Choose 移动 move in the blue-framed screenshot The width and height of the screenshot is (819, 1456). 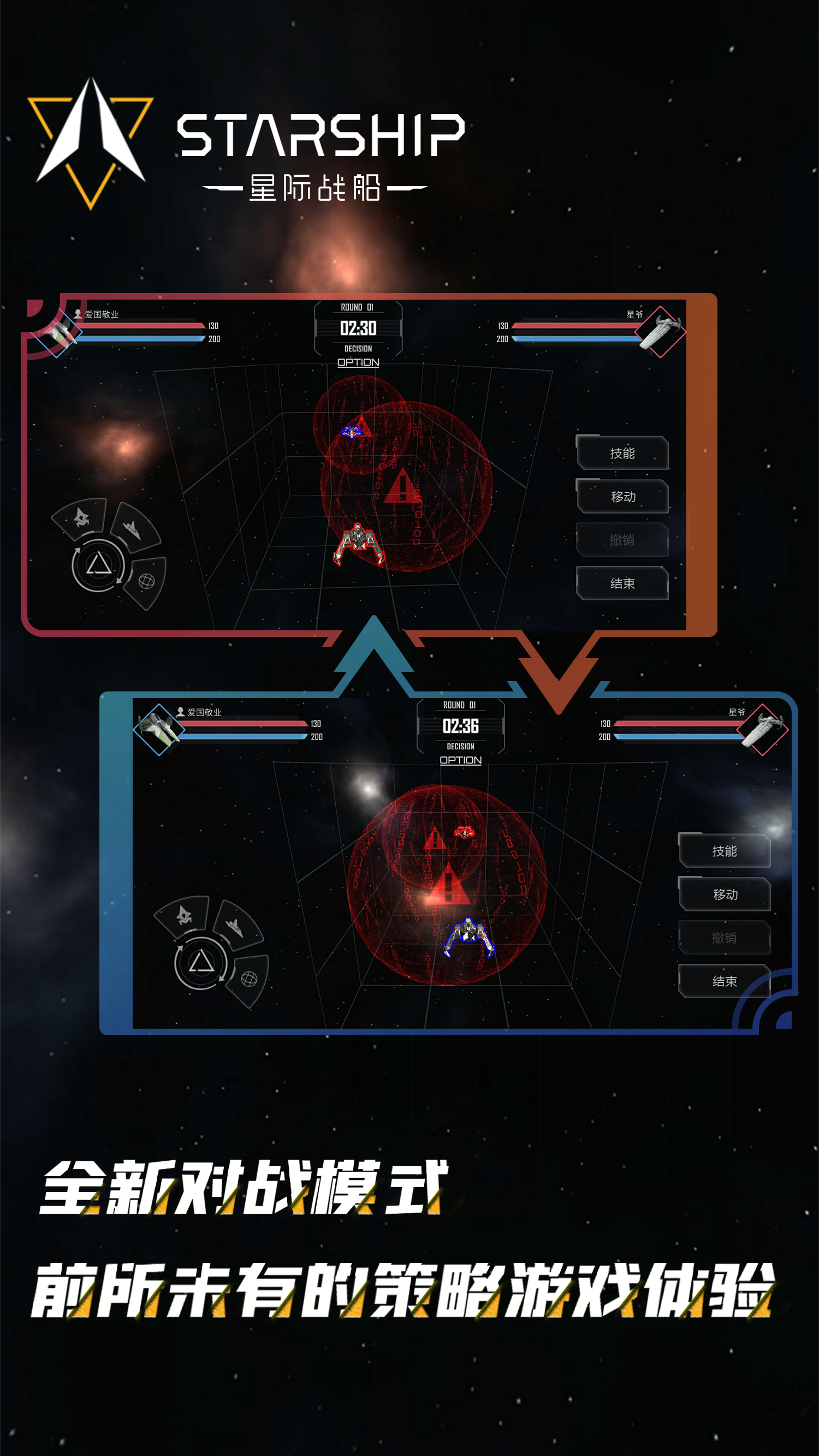pyautogui.click(x=725, y=895)
